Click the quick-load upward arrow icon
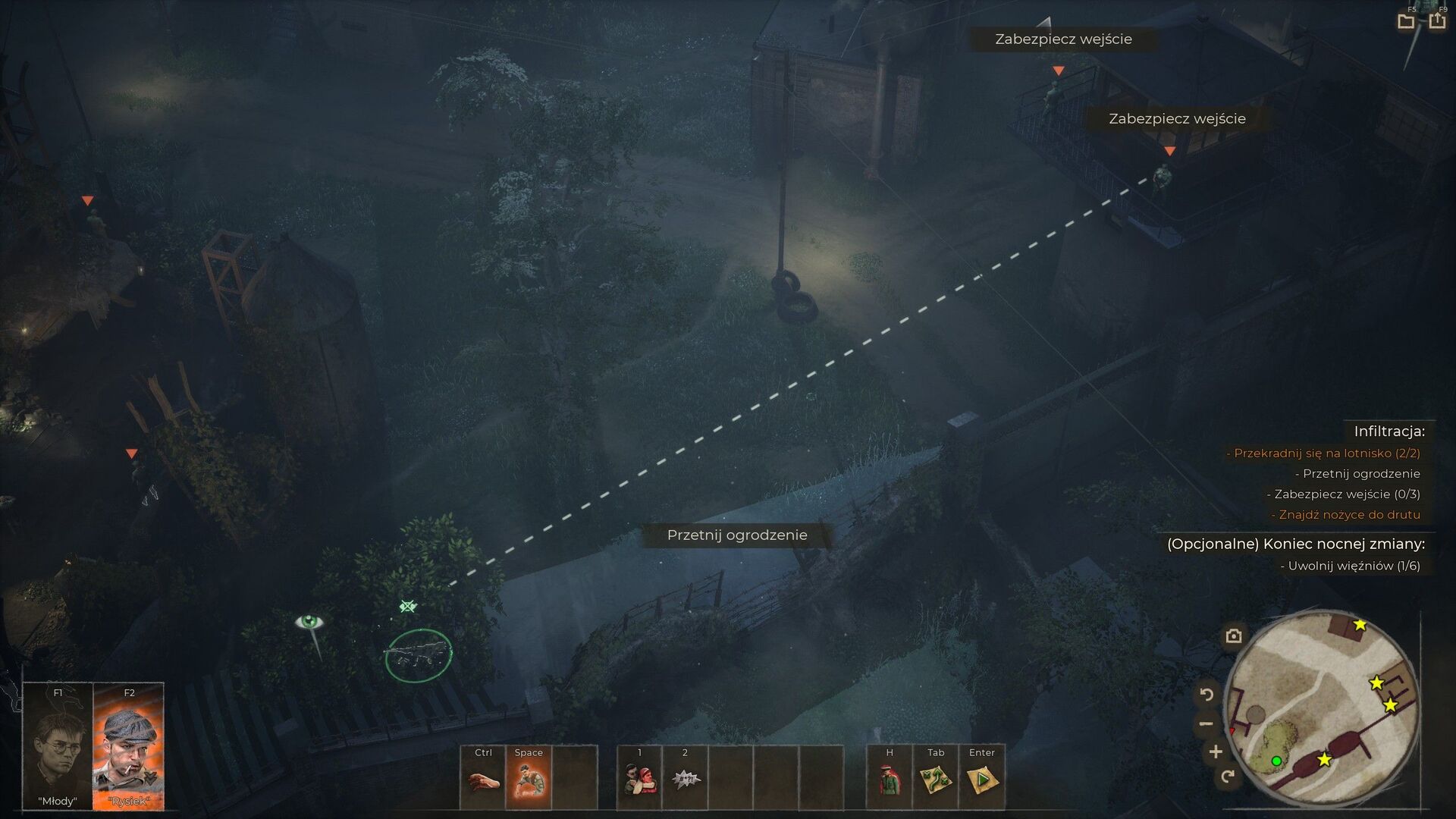 [x=1437, y=21]
